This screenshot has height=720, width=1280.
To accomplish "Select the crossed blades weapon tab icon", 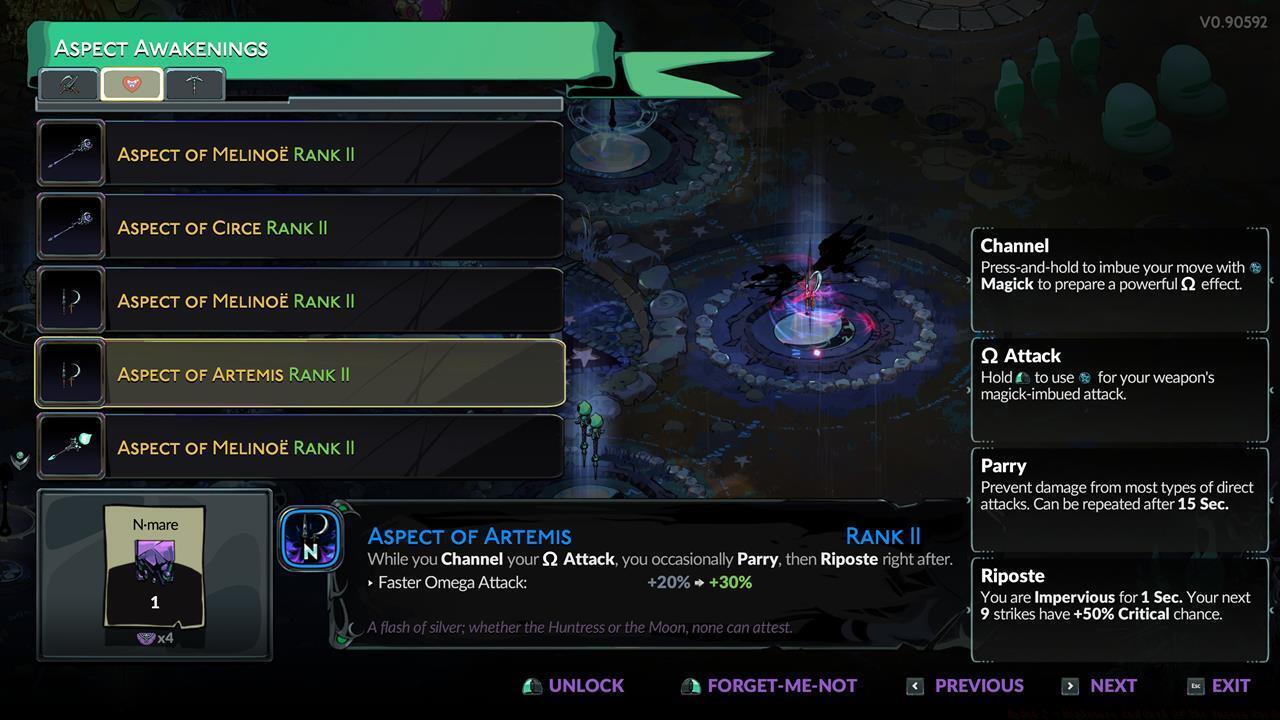I will pyautogui.click(x=69, y=84).
